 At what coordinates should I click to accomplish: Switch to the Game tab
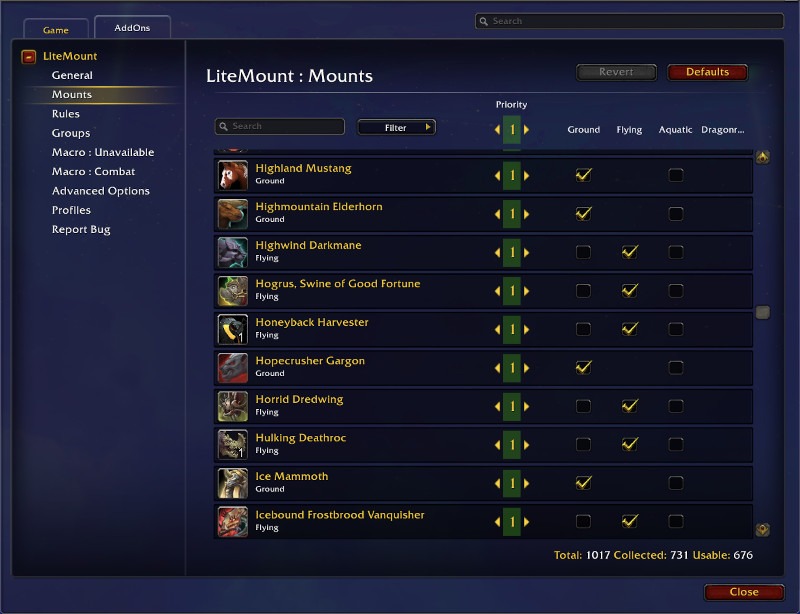(55, 30)
